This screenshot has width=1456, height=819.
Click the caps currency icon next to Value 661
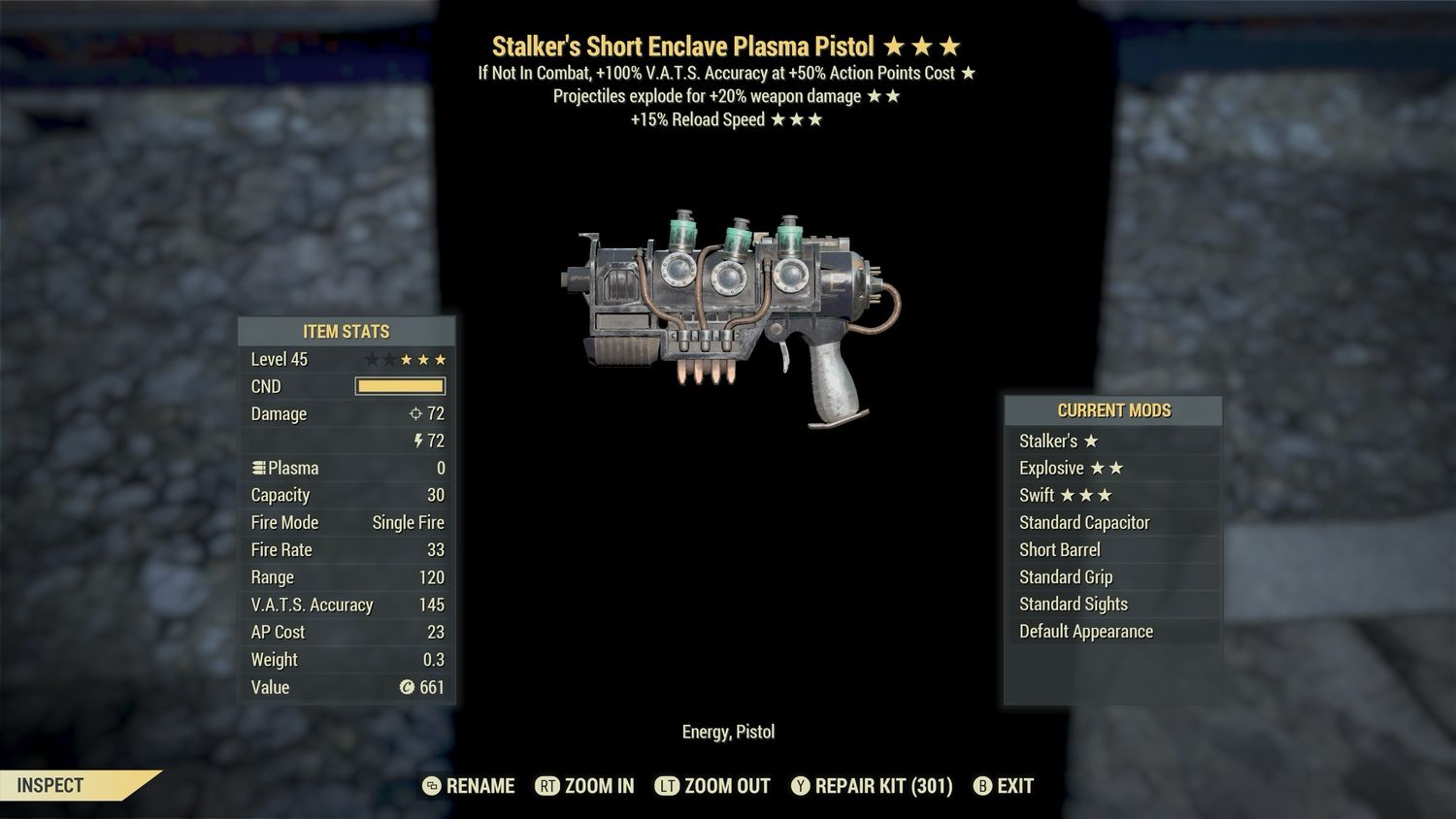coord(409,687)
